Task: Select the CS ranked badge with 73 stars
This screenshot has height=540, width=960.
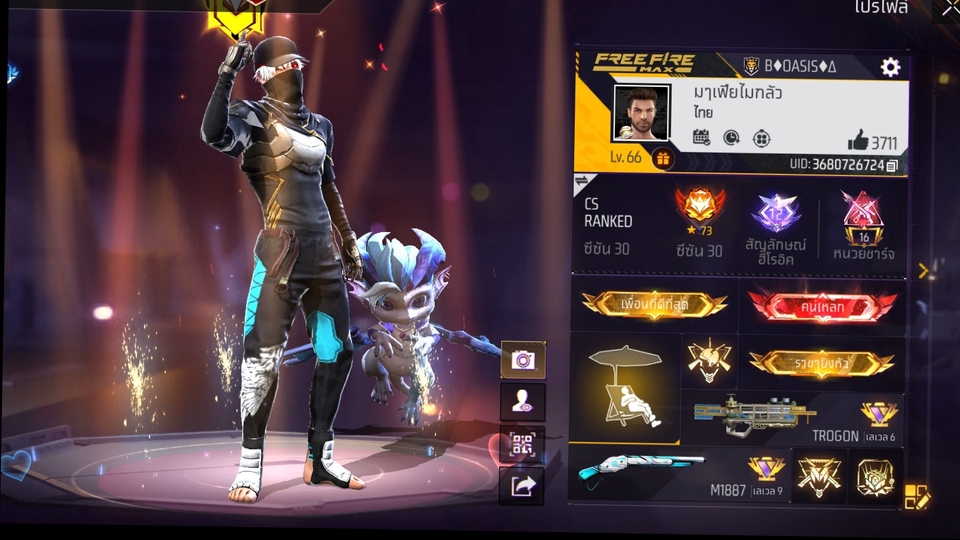Action: 700,211
